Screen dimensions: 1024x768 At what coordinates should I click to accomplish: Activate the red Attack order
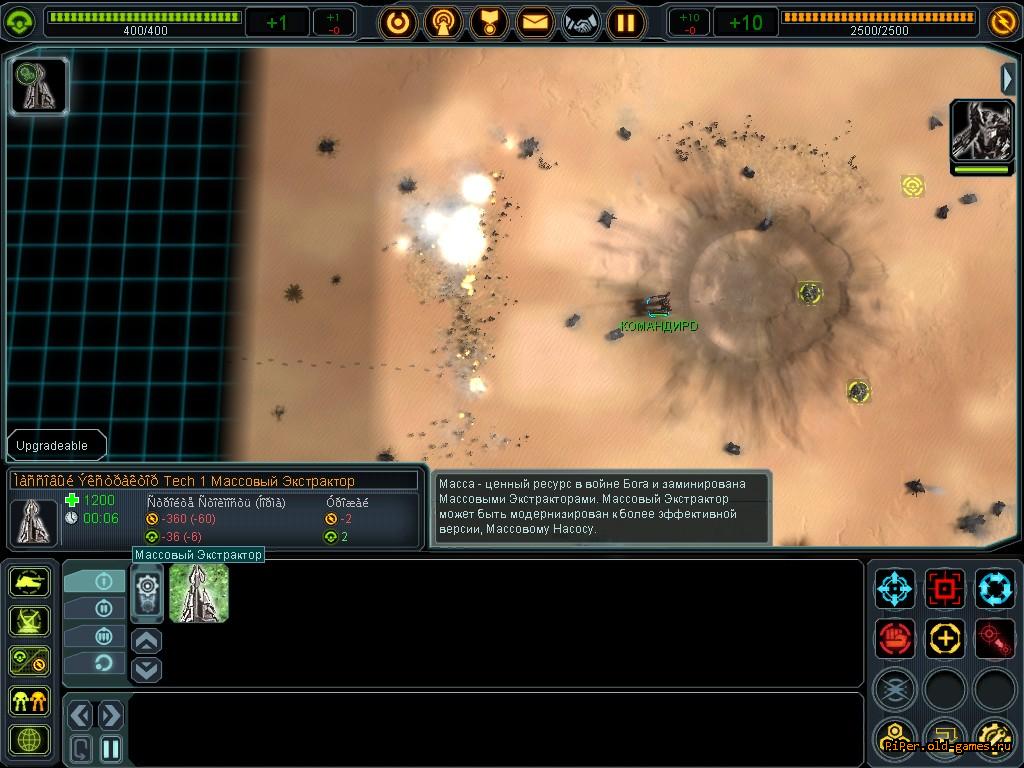[945, 588]
